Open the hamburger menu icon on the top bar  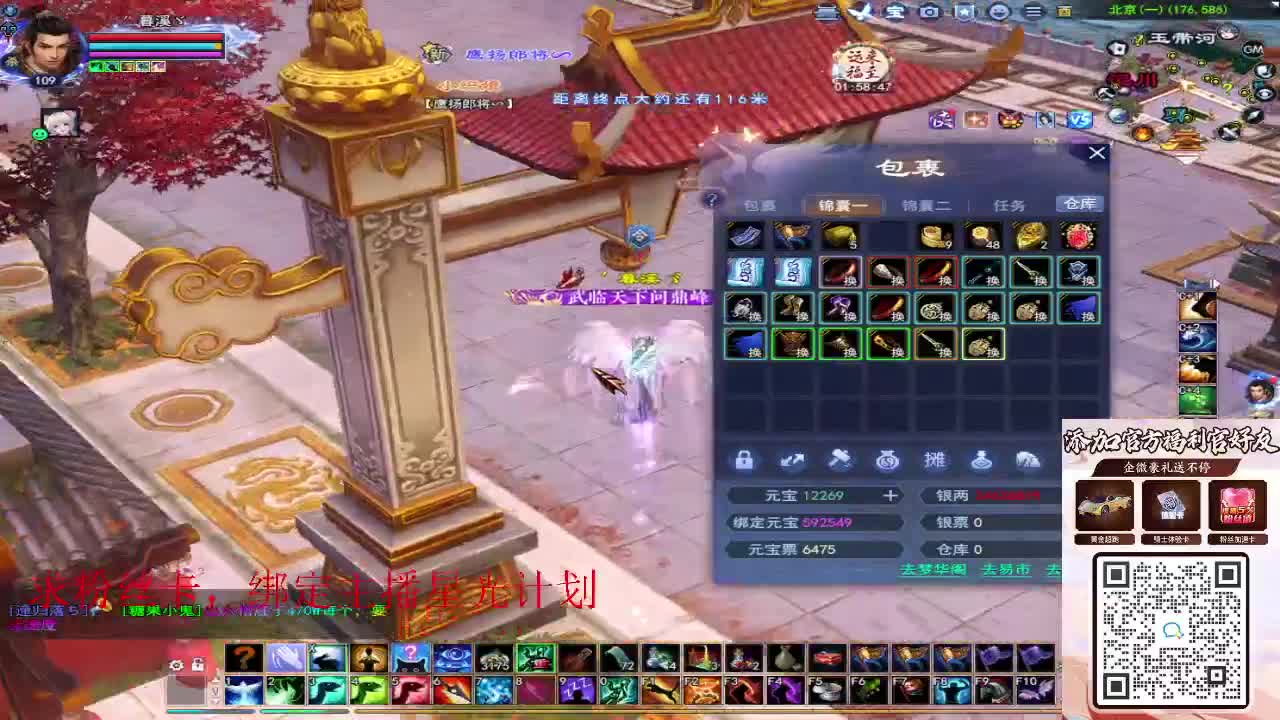(x=1034, y=12)
